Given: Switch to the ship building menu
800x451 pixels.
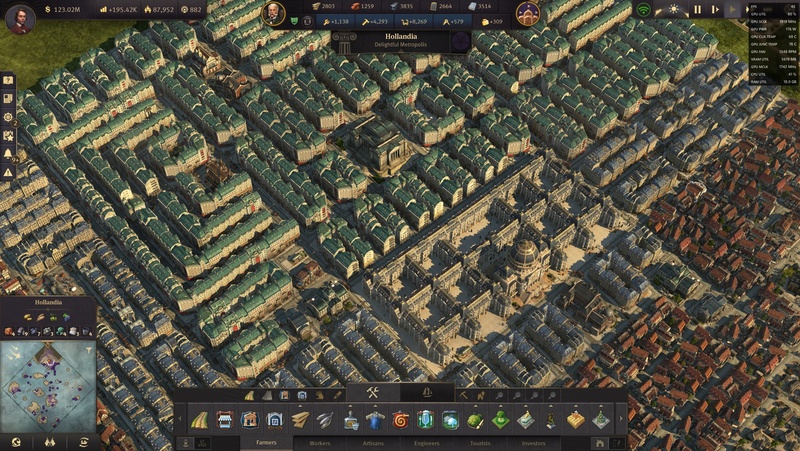Looking at the screenshot, I should click(426, 393).
